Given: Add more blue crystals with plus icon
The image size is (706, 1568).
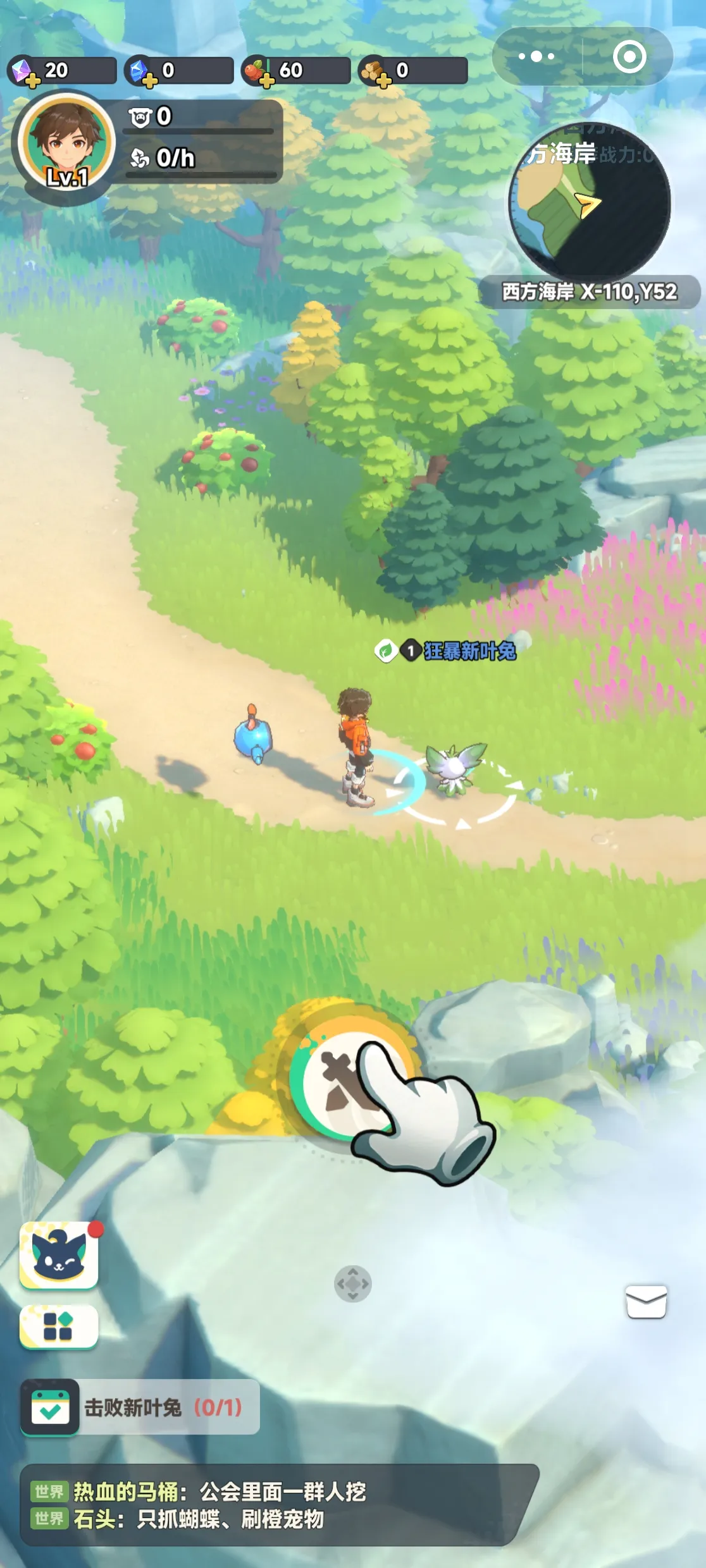Looking at the screenshot, I should [x=149, y=81].
